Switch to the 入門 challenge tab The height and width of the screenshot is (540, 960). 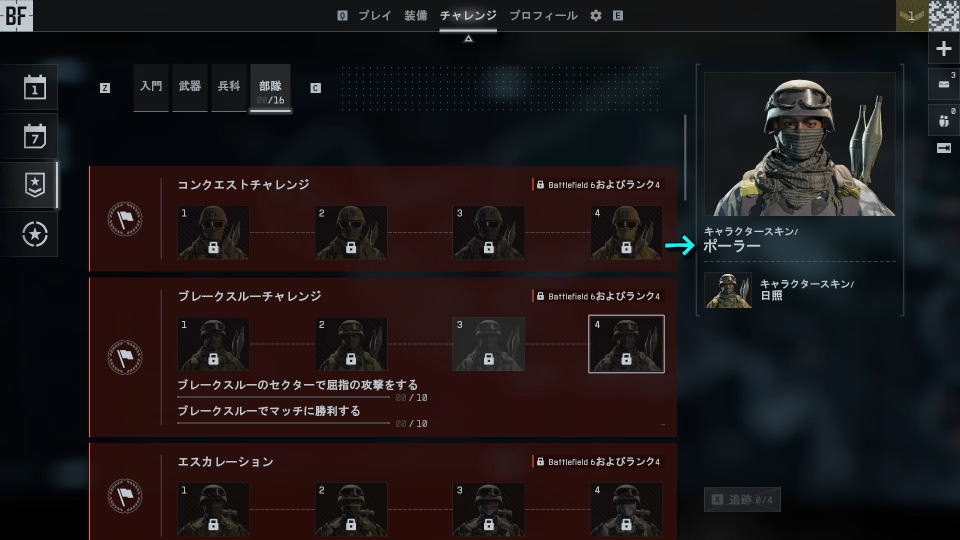click(x=151, y=87)
